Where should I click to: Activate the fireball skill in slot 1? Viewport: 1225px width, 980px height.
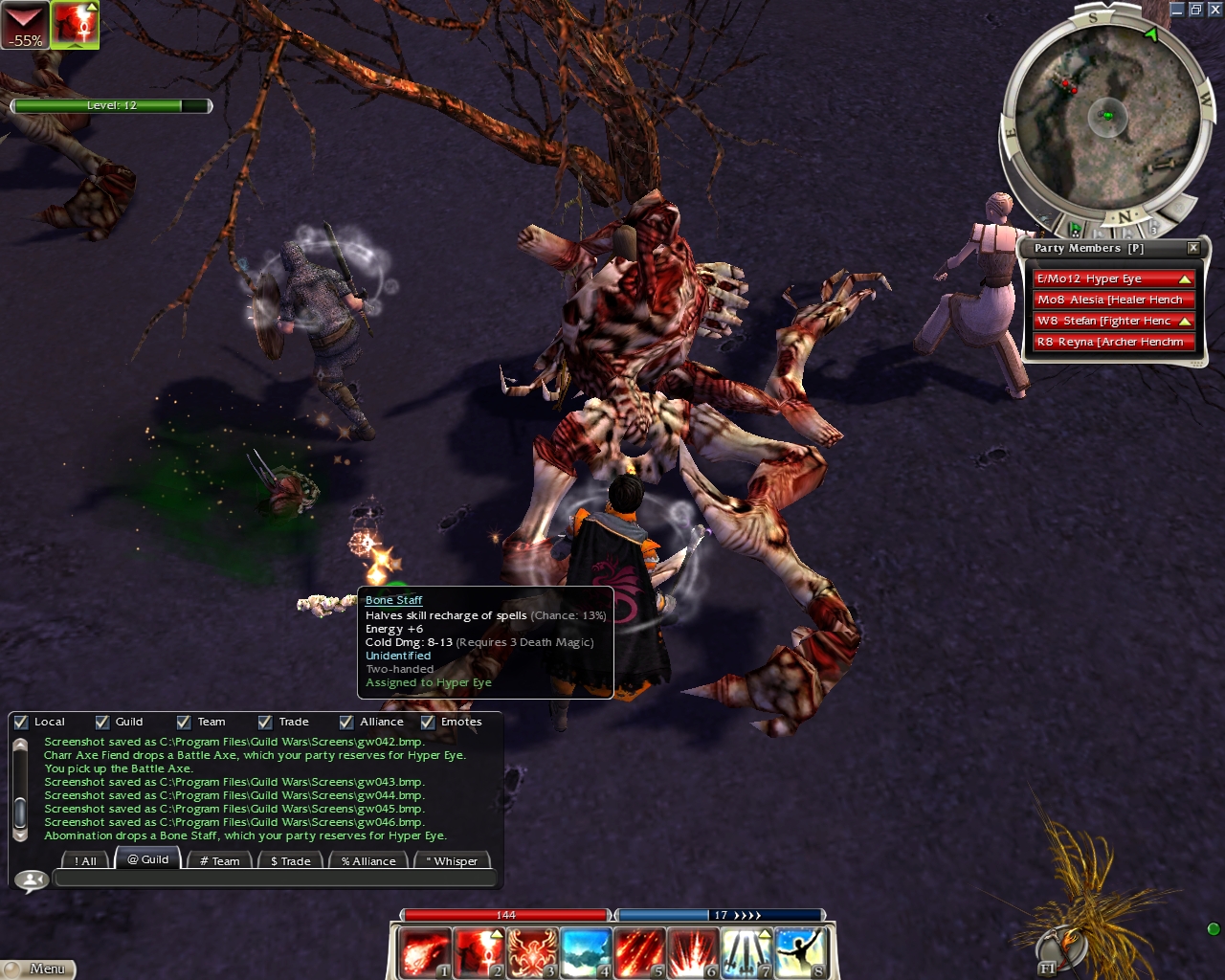423,953
